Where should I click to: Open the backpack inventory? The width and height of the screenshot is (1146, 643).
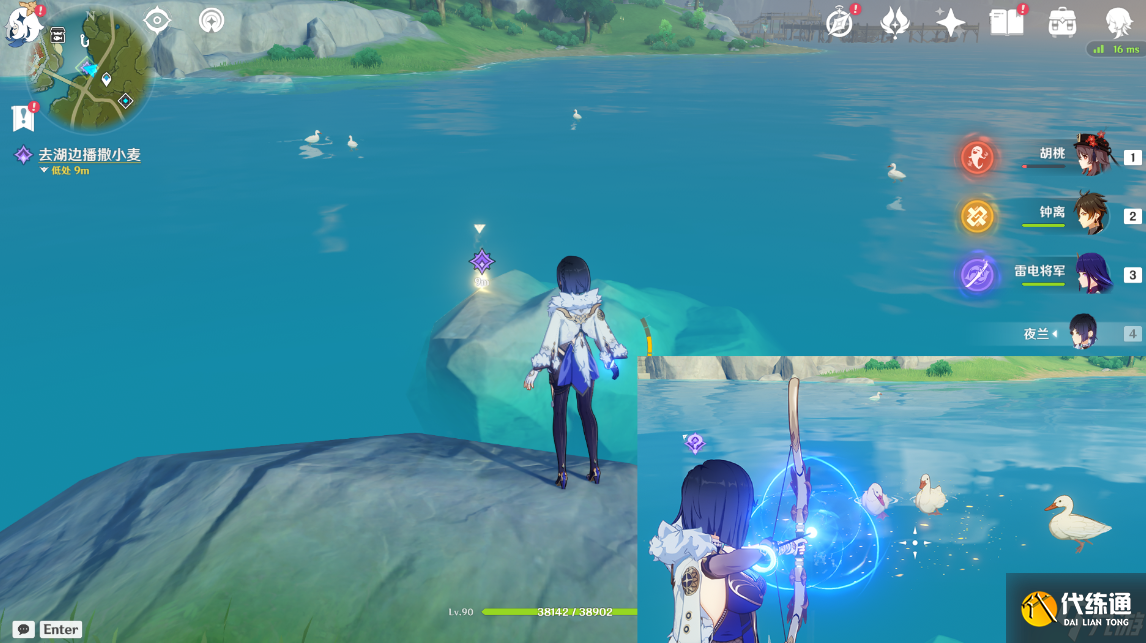(1061, 22)
